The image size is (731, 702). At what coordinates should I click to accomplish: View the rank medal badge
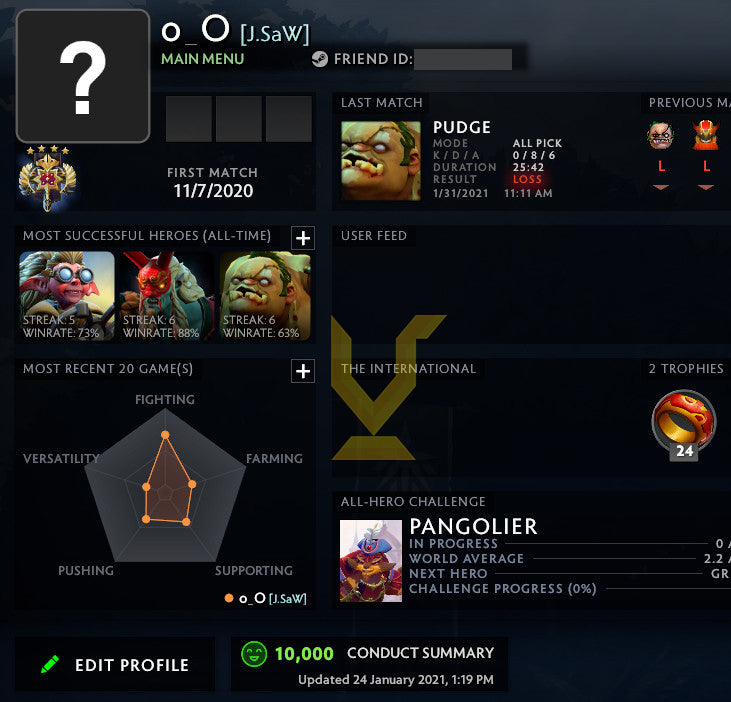point(46,178)
